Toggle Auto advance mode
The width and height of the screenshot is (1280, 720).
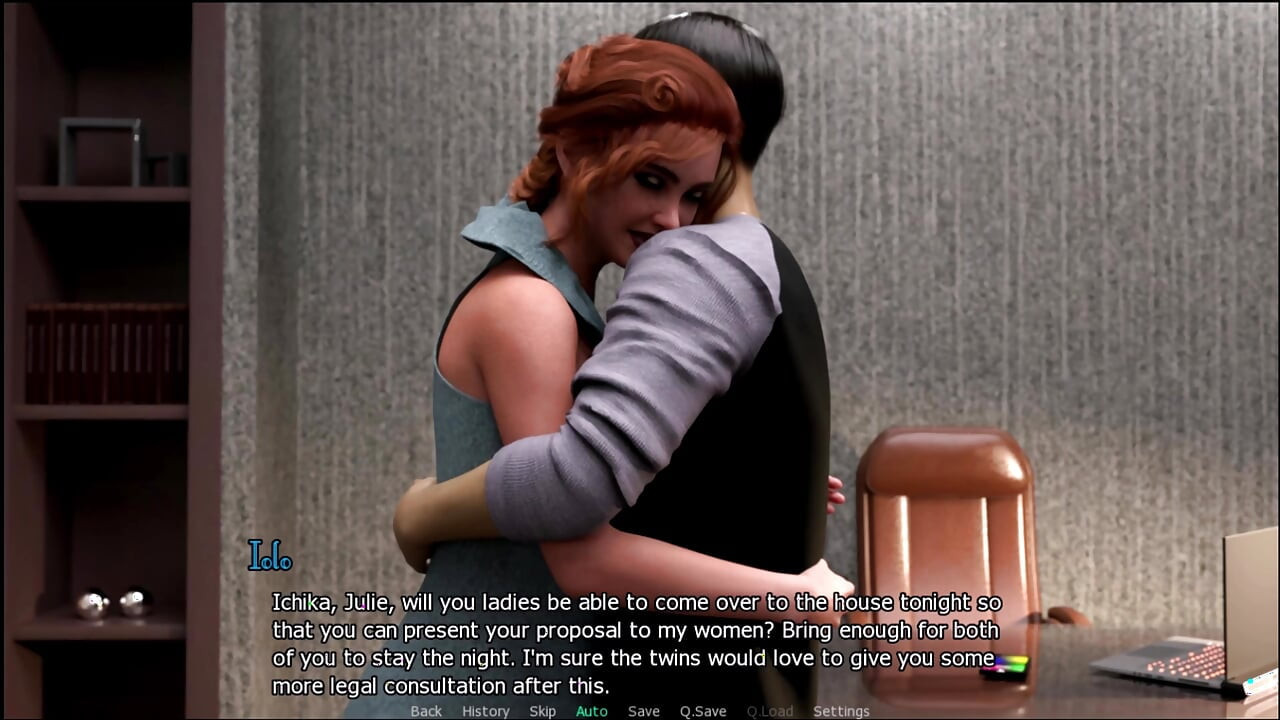(x=592, y=711)
